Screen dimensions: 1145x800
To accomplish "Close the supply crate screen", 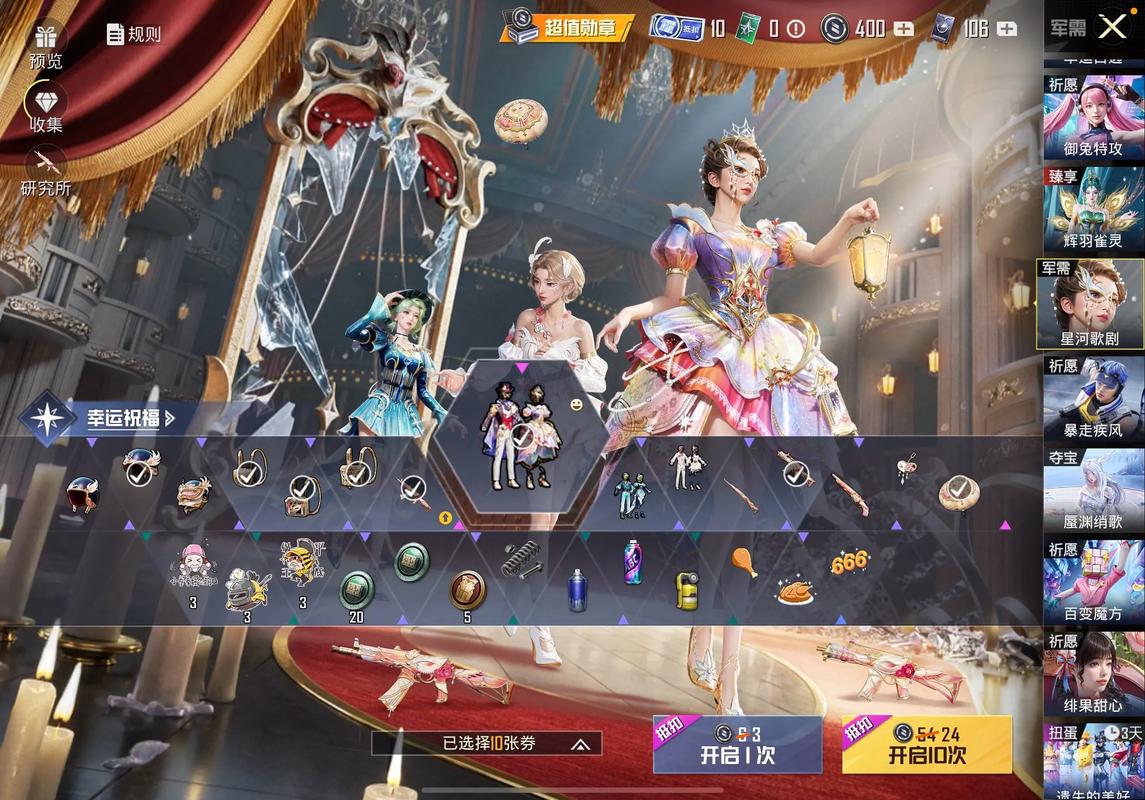I will pos(1112,27).
